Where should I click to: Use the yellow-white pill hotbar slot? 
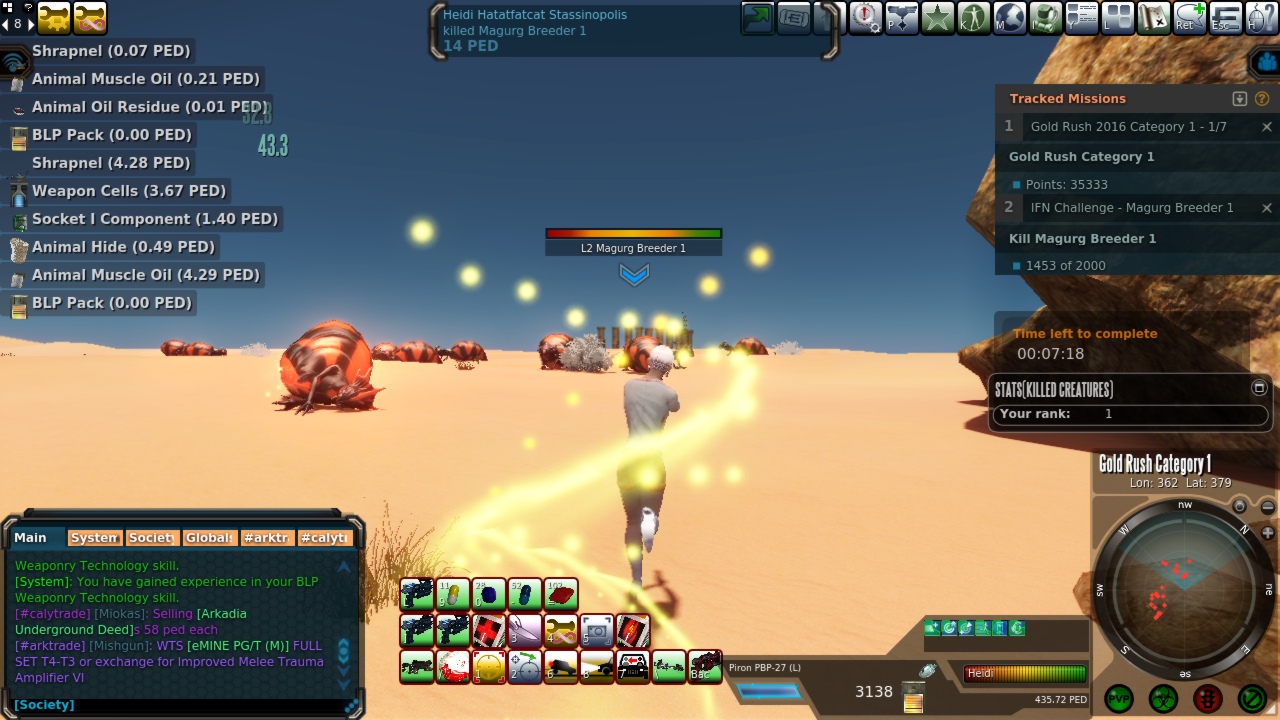tap(453, 595)
